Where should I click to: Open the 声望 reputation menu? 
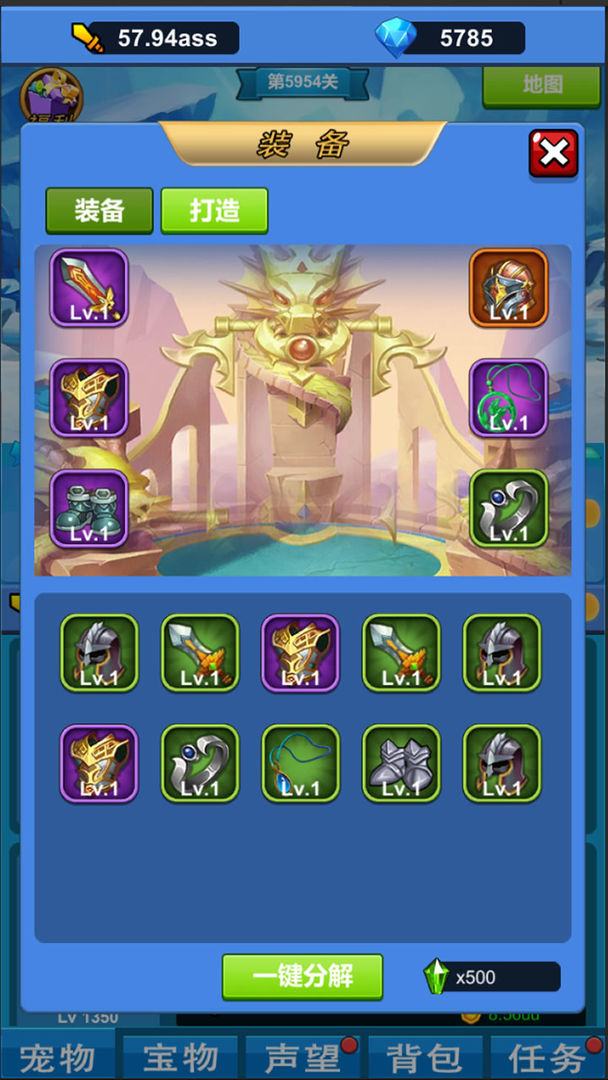click(302, 1058)
